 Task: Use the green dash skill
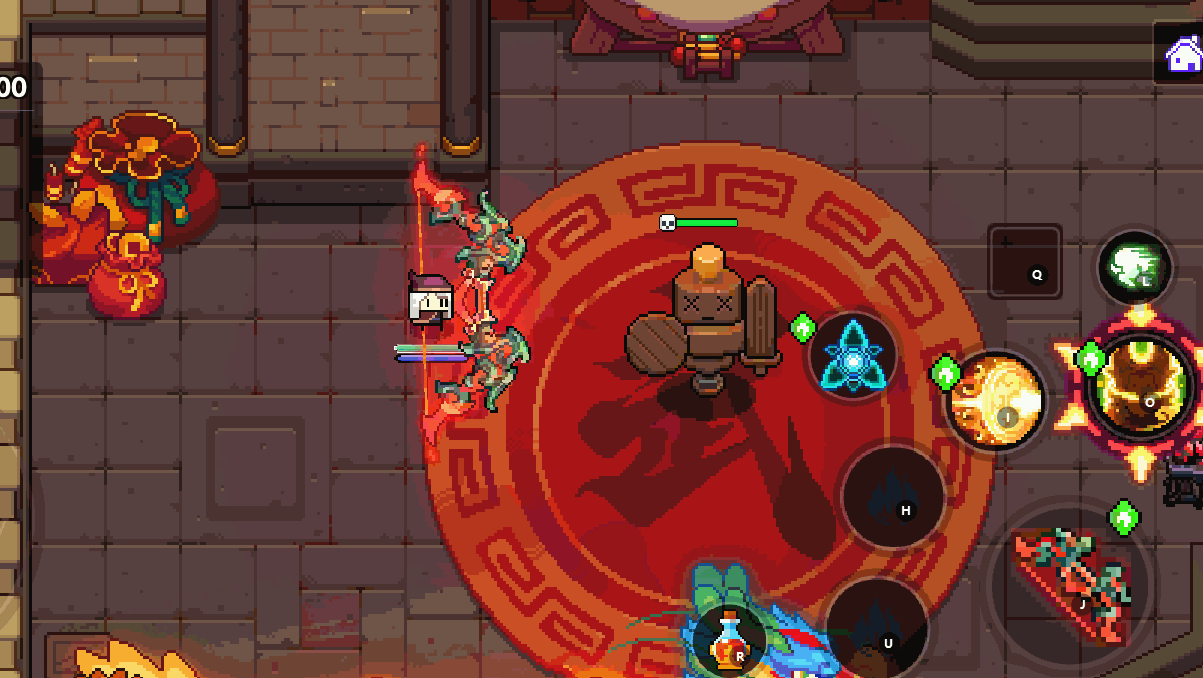[x=1134, y=267]
